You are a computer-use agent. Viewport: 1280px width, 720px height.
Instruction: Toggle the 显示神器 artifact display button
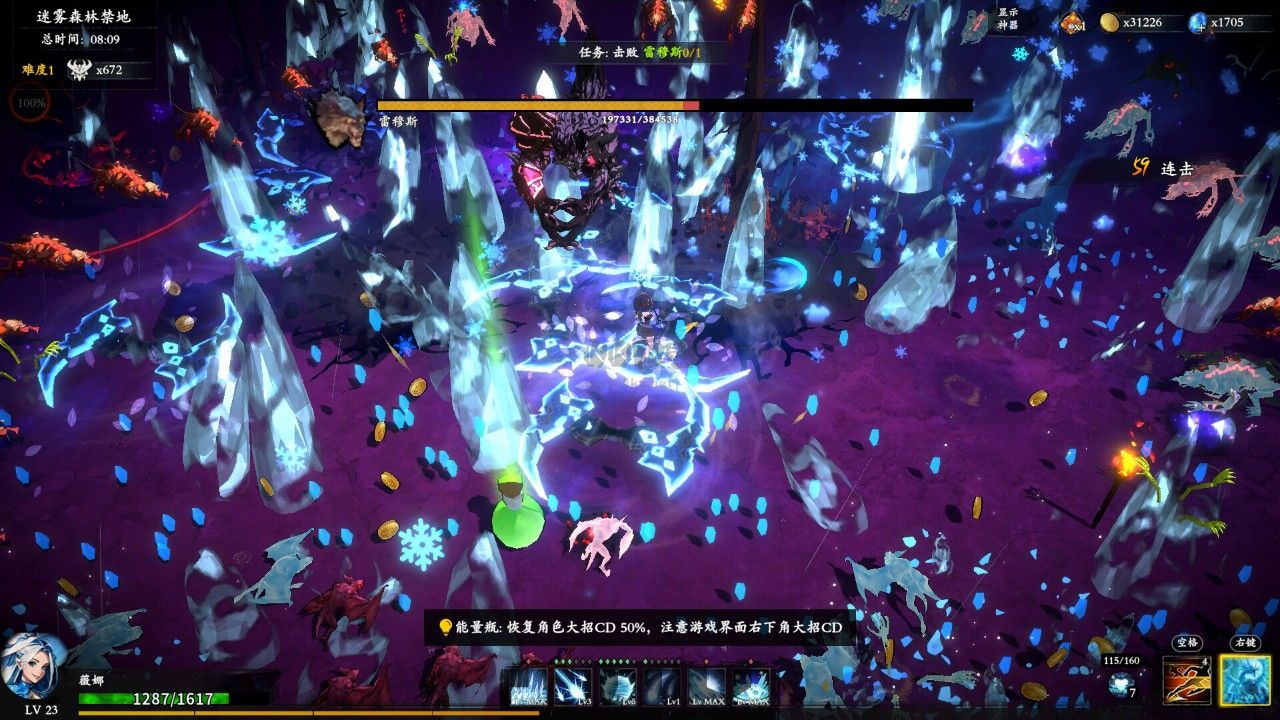[1007, 19]
